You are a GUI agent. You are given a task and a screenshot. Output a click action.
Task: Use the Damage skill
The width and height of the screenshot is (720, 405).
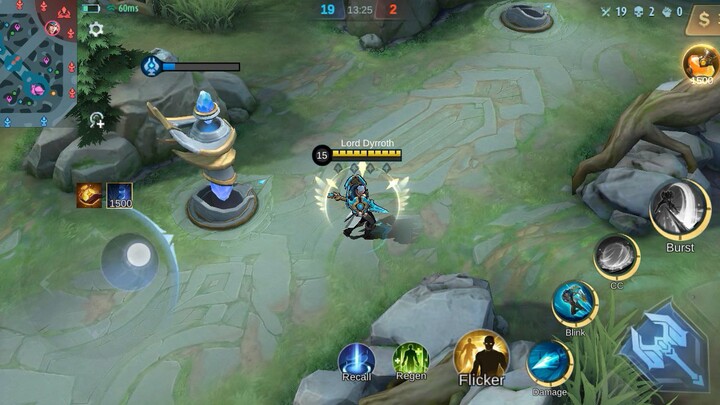click(x=549, y=363)
